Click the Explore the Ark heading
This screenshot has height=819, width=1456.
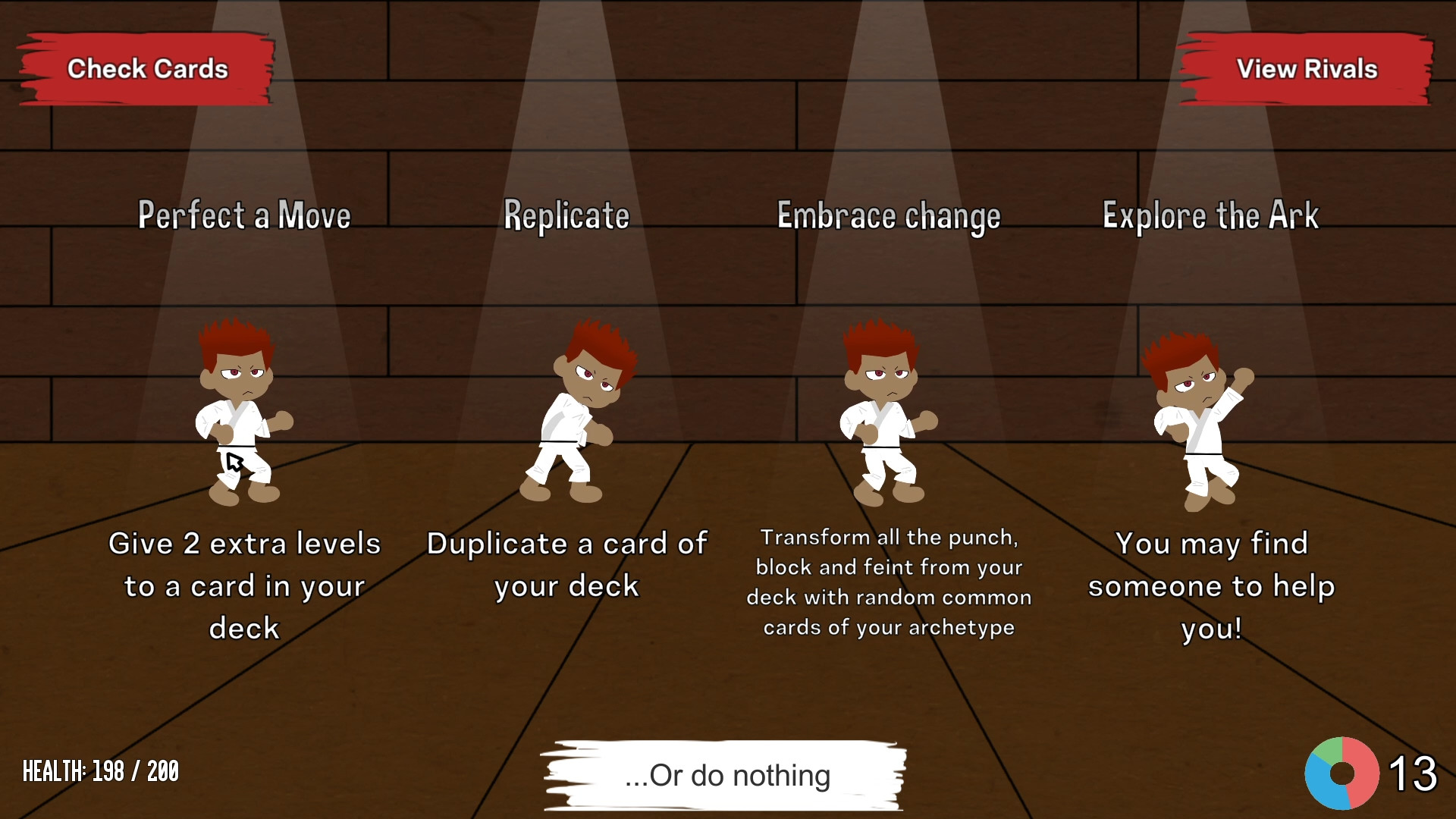1210,215
